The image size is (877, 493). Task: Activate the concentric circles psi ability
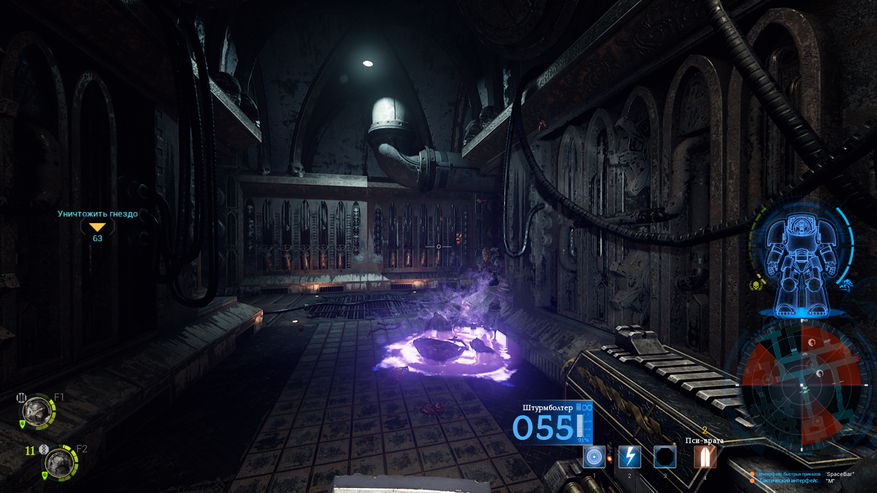595,457
